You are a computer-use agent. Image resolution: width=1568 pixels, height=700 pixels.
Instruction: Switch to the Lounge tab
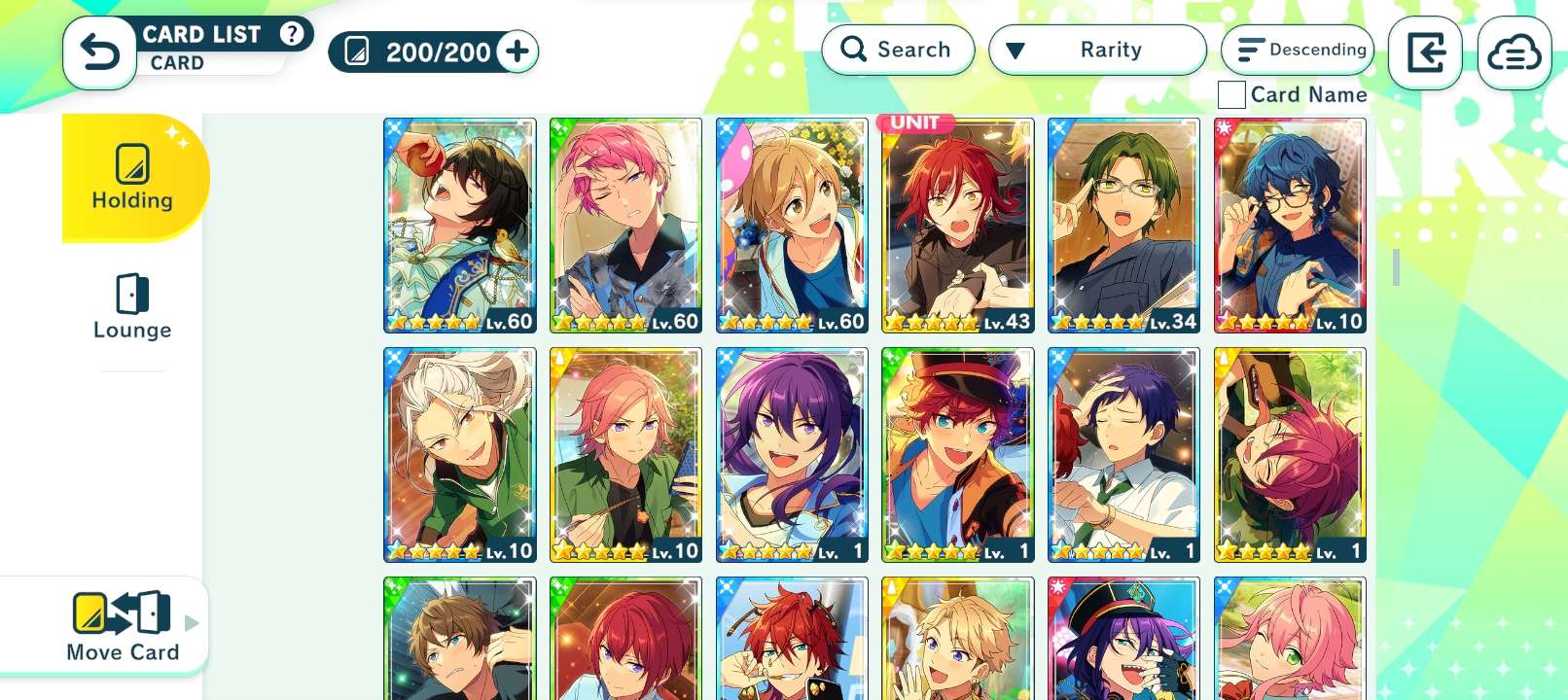(132, 306)
